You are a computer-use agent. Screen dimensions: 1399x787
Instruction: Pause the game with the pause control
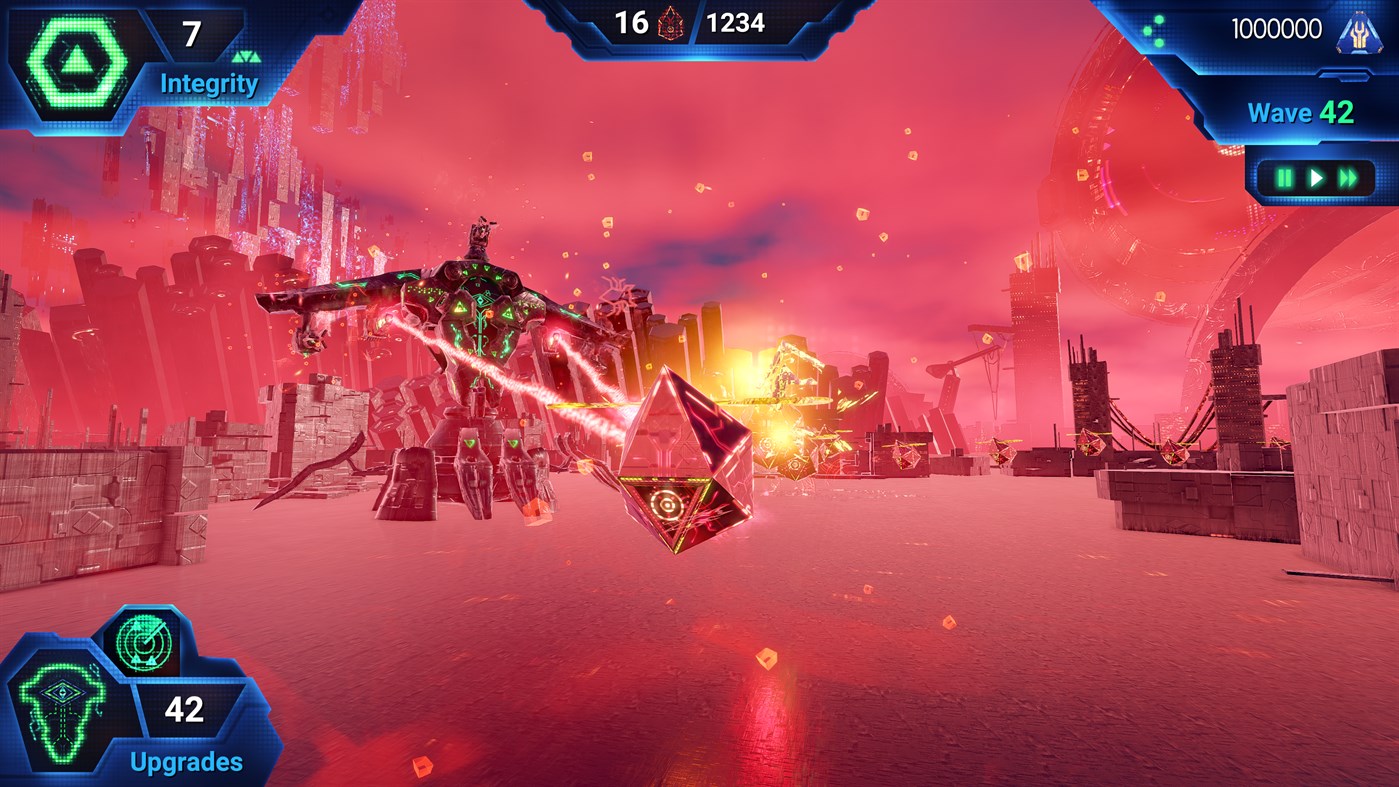coord(1285,175)
